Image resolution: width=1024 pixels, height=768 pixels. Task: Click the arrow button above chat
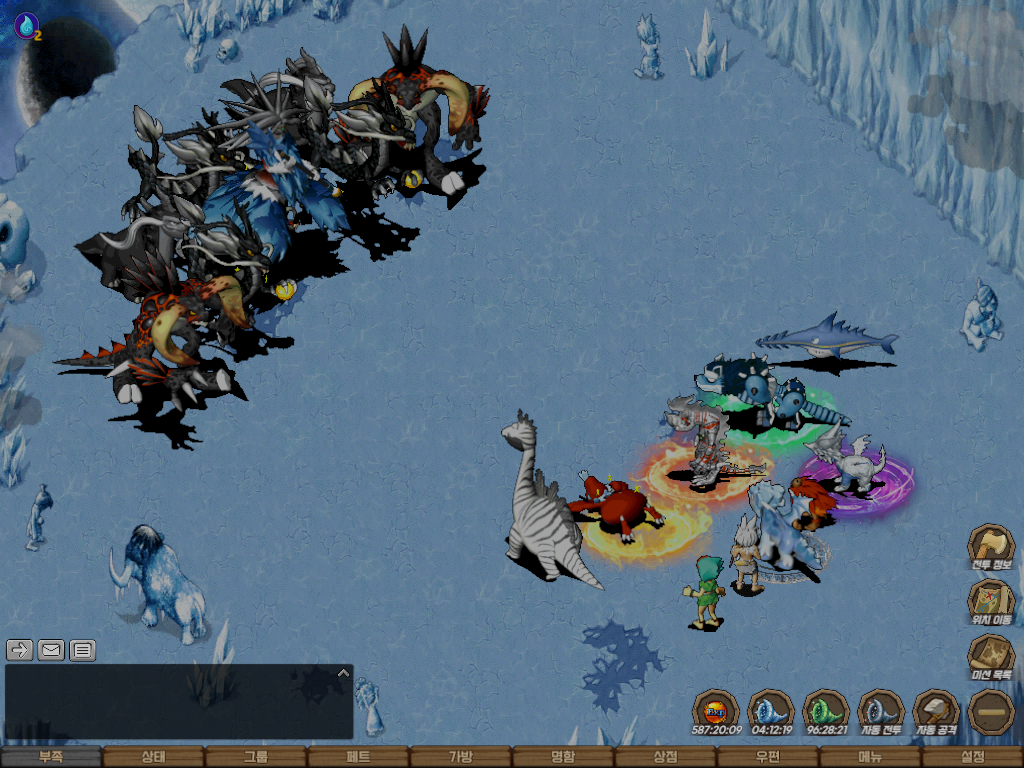[x=20, y=650]
